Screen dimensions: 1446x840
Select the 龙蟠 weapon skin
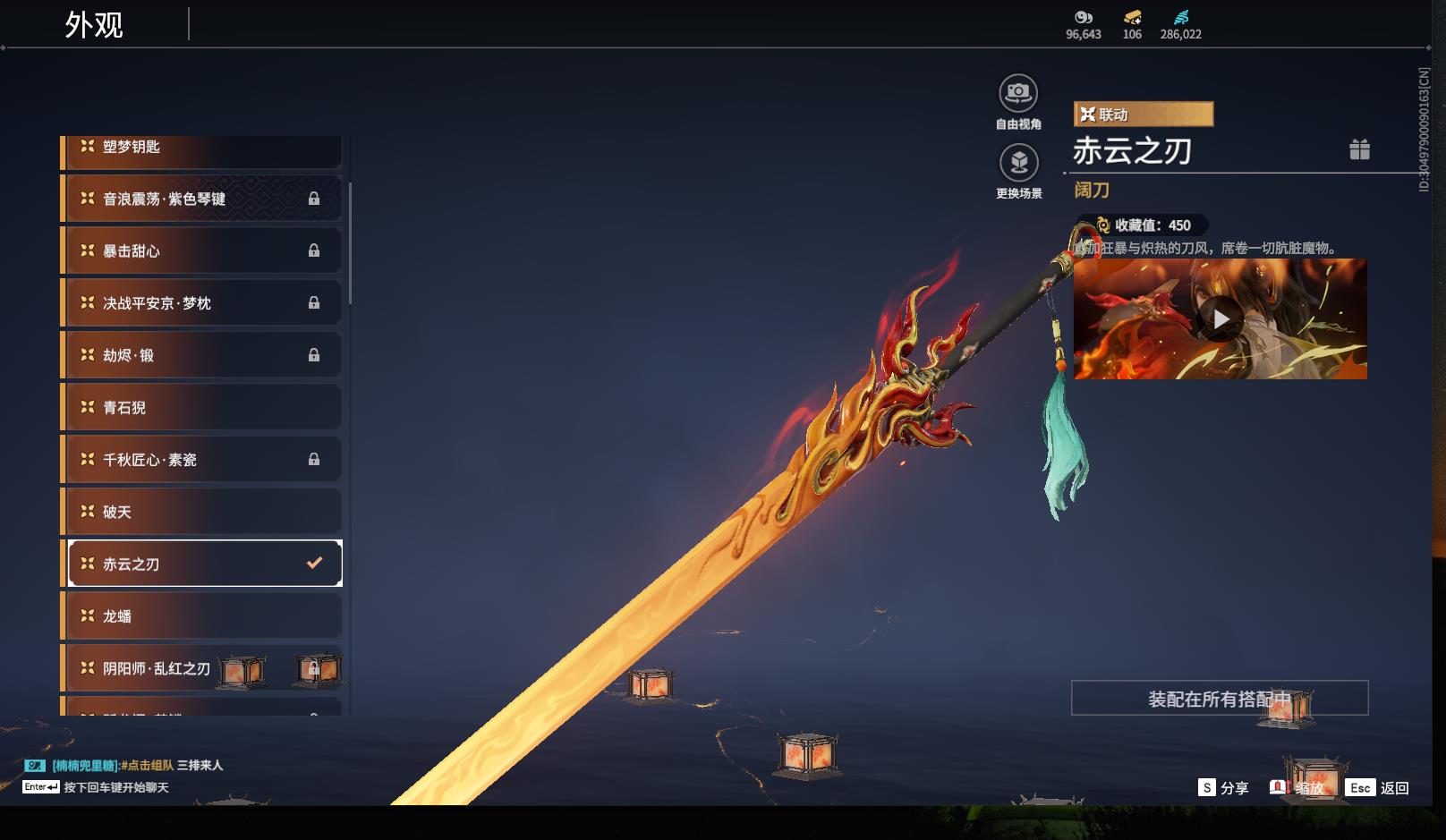(x=203, y=615)
